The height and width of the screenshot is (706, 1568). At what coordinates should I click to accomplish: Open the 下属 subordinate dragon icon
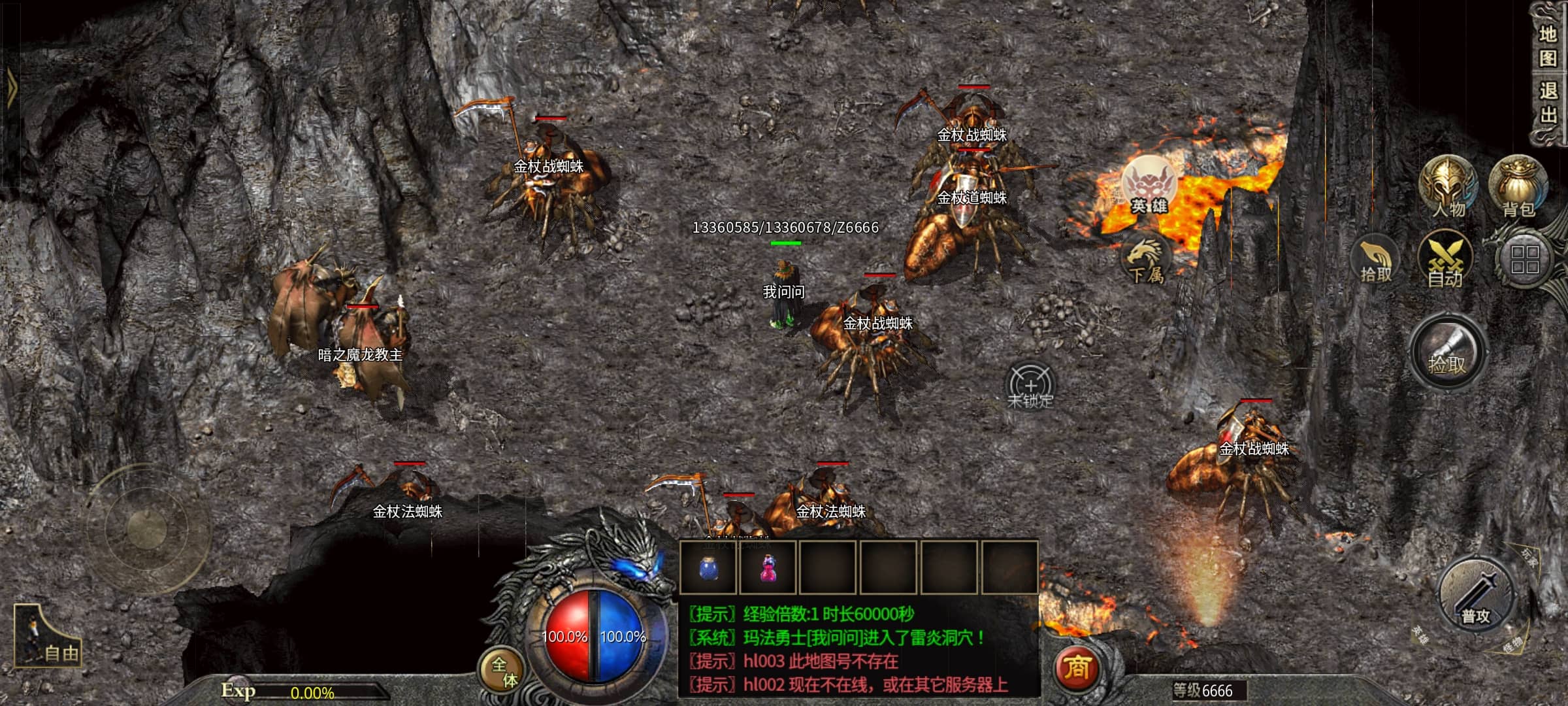[1146, 261]
